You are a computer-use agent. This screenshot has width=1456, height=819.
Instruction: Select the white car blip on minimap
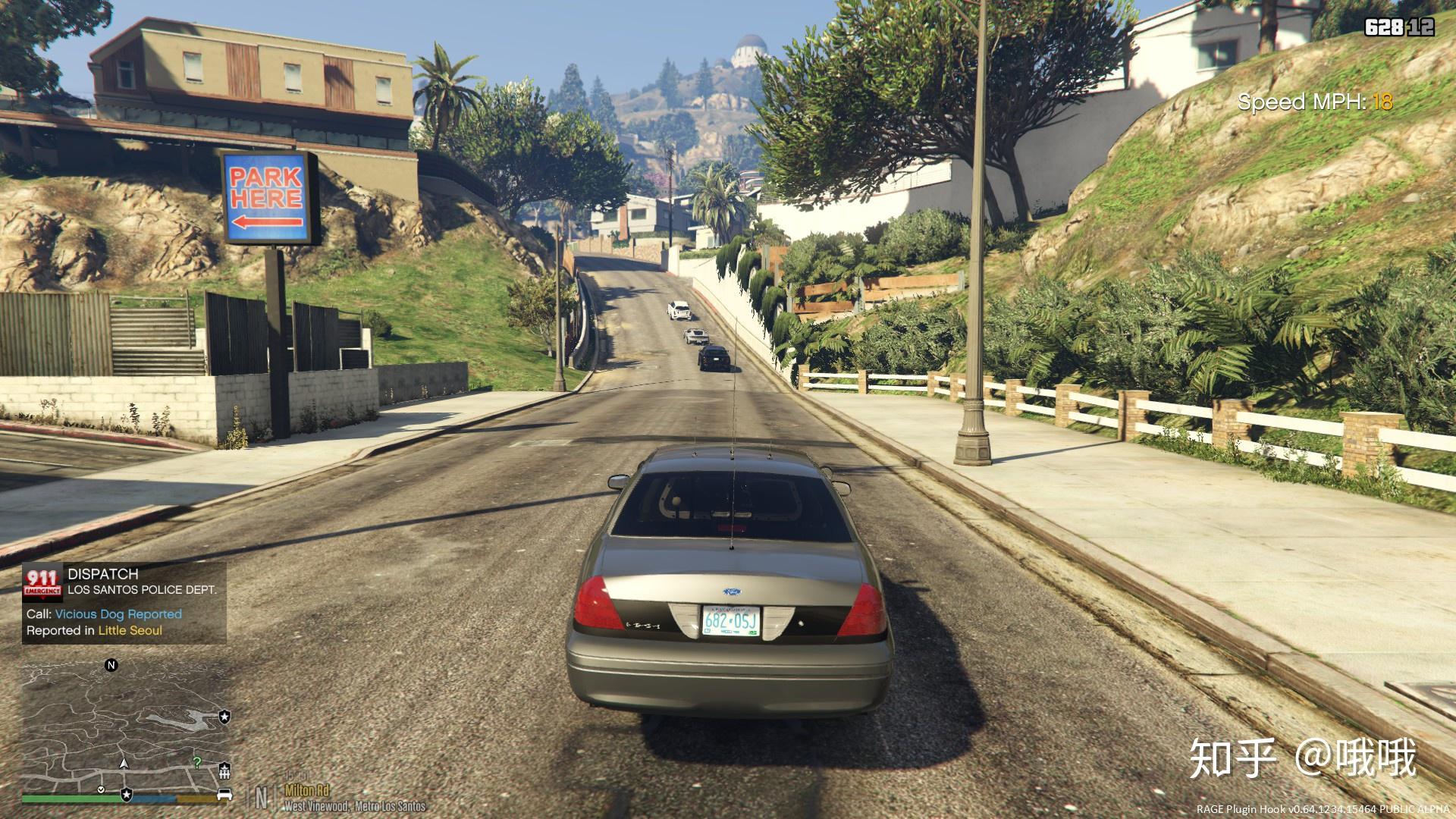click(x=224, y=794)
